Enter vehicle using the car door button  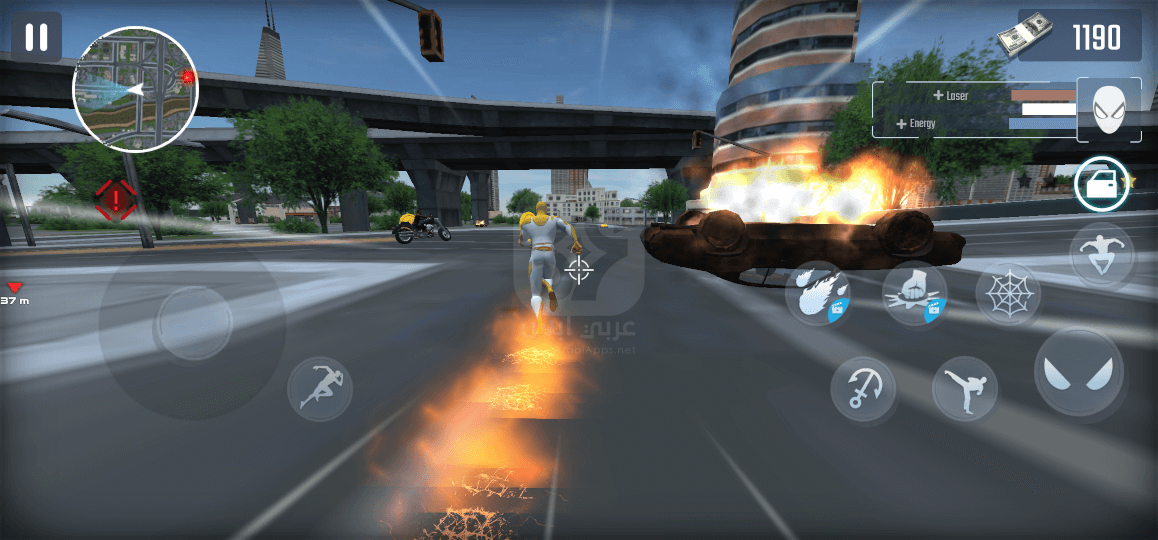click(x=1102, y=185)
